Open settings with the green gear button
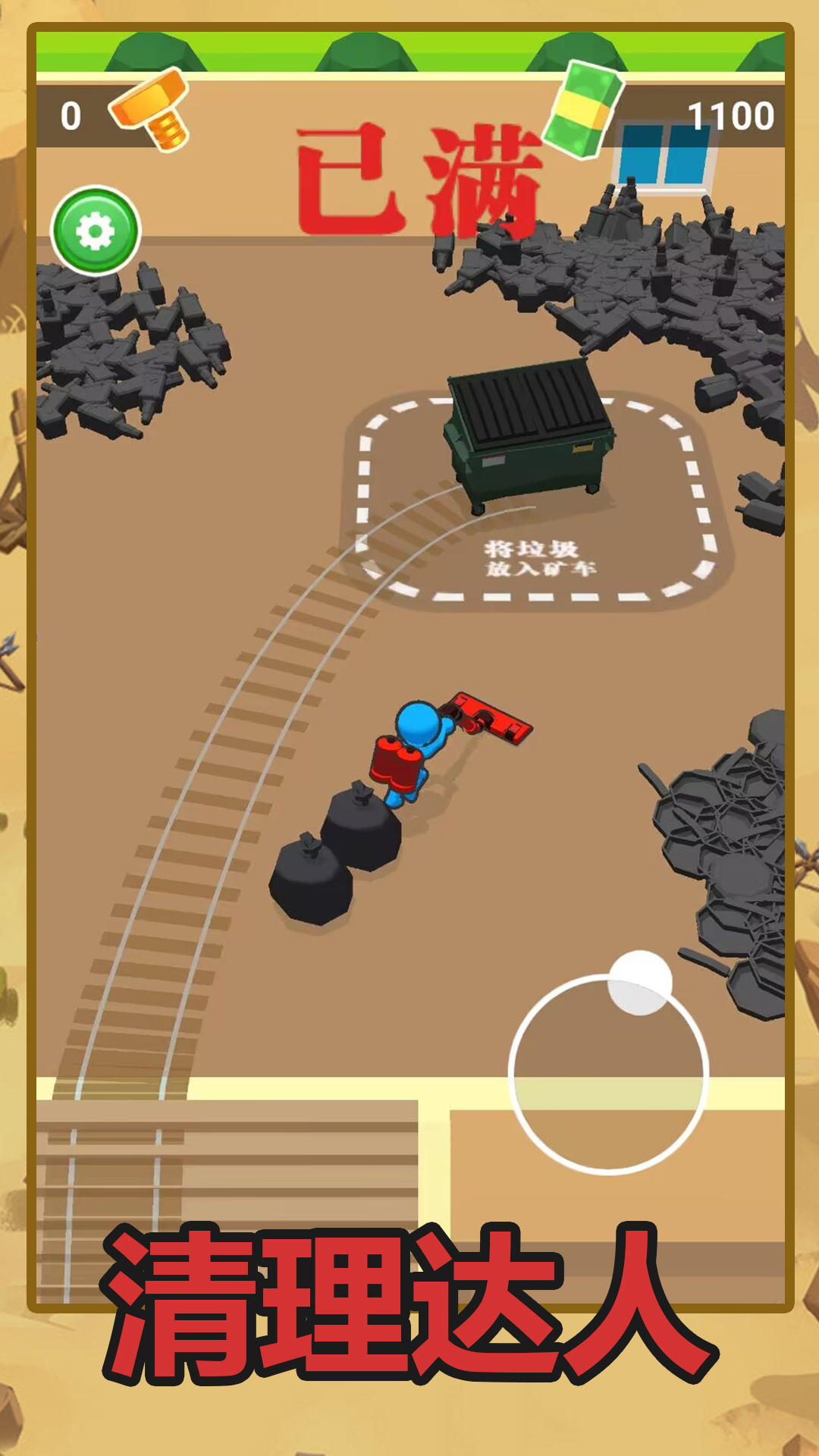The image size is (819, 1456). tap(96, 231)
